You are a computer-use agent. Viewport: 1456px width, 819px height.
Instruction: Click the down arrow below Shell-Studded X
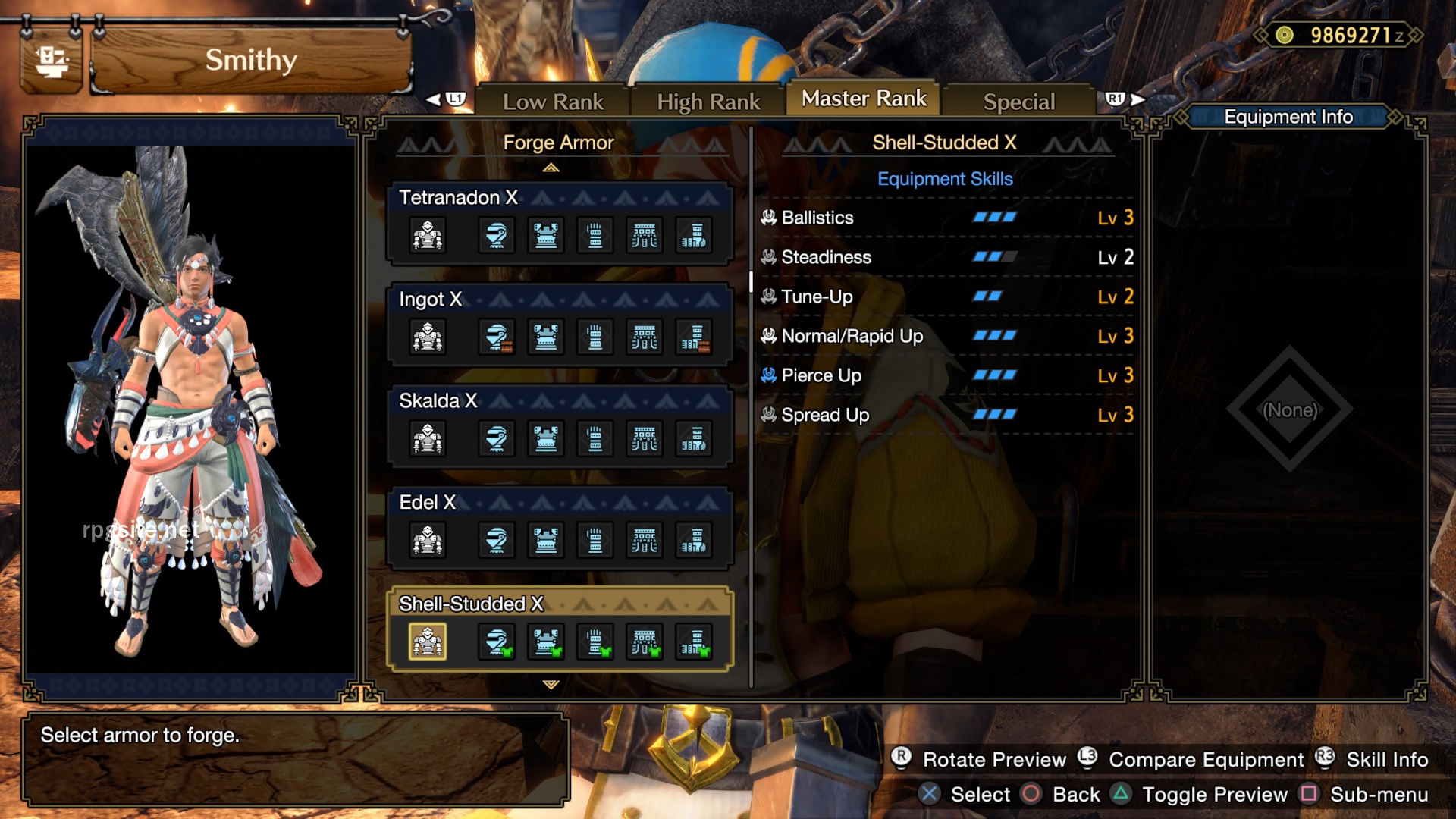(552, 684)
